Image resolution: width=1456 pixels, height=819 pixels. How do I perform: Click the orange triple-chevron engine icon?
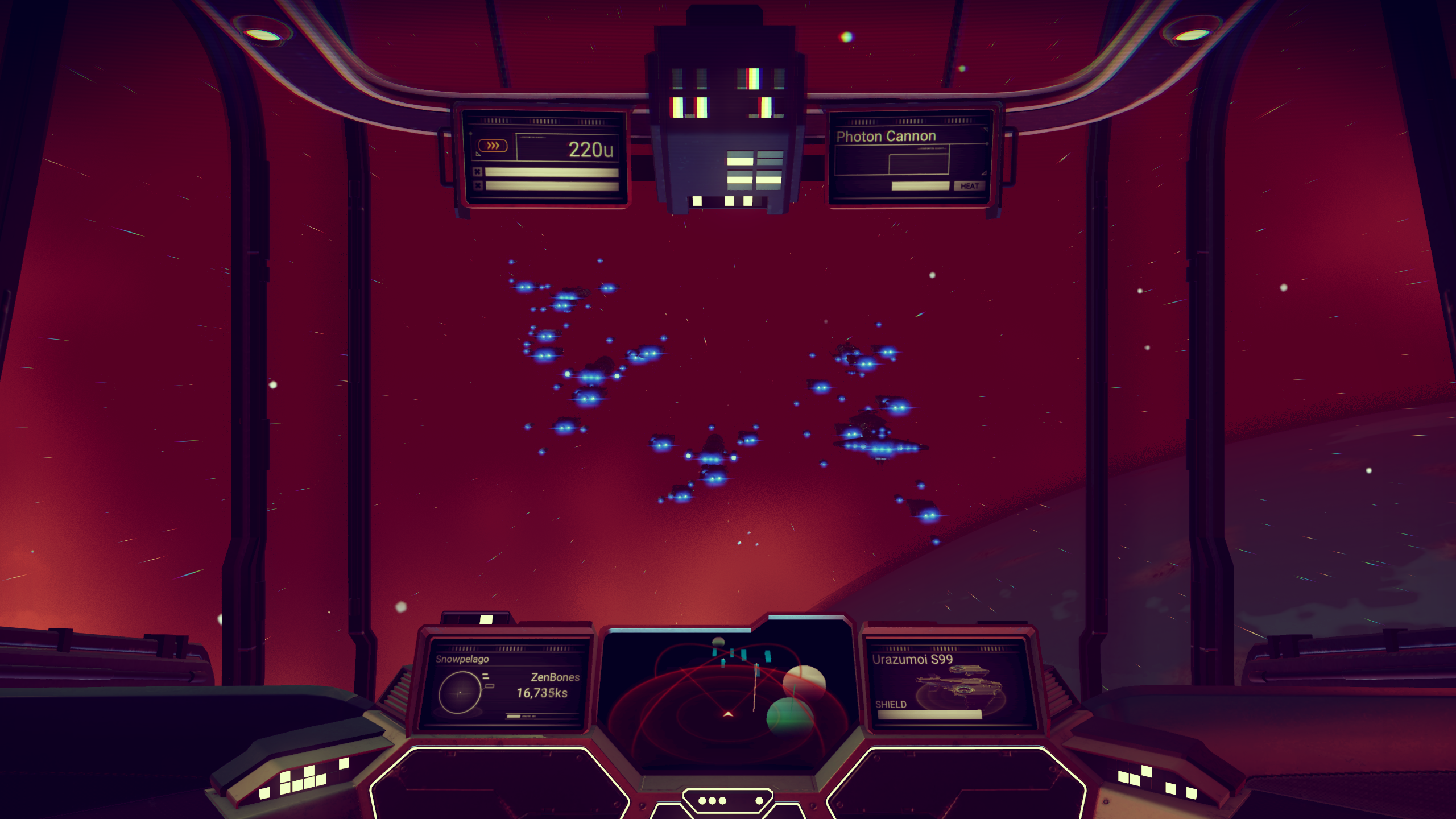coord(493,146)
